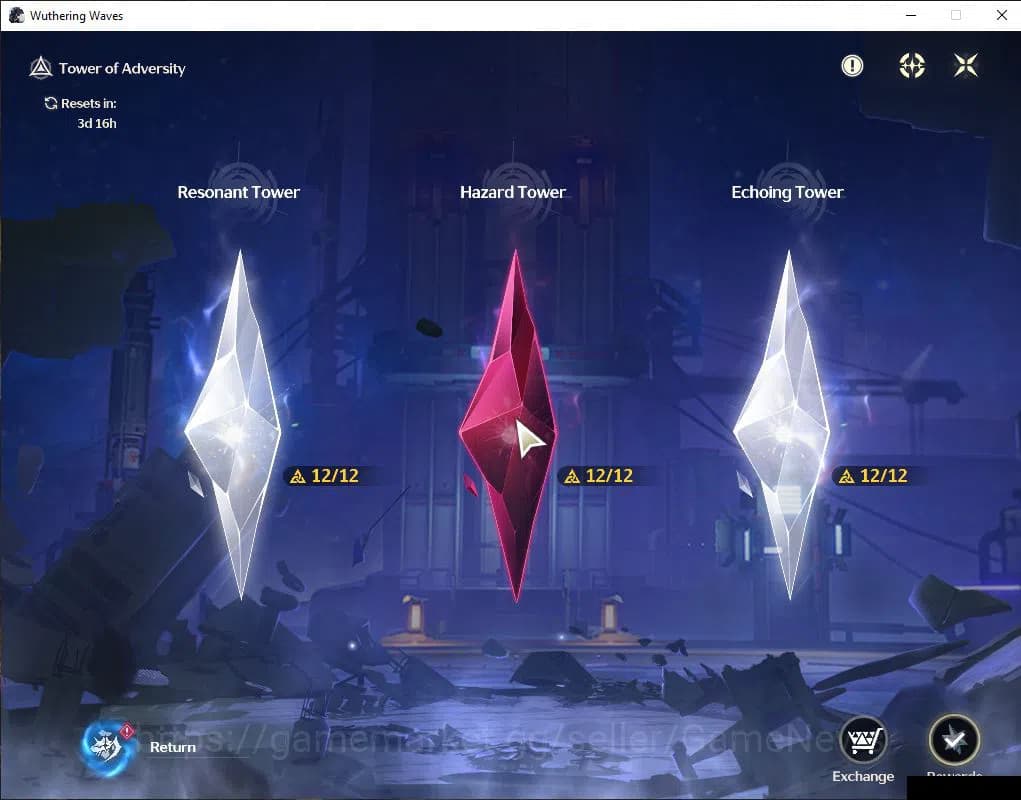This screenshot has width=1021, height=800.
Task: Show the exclamation mark info panel
Action: (852, 66)
